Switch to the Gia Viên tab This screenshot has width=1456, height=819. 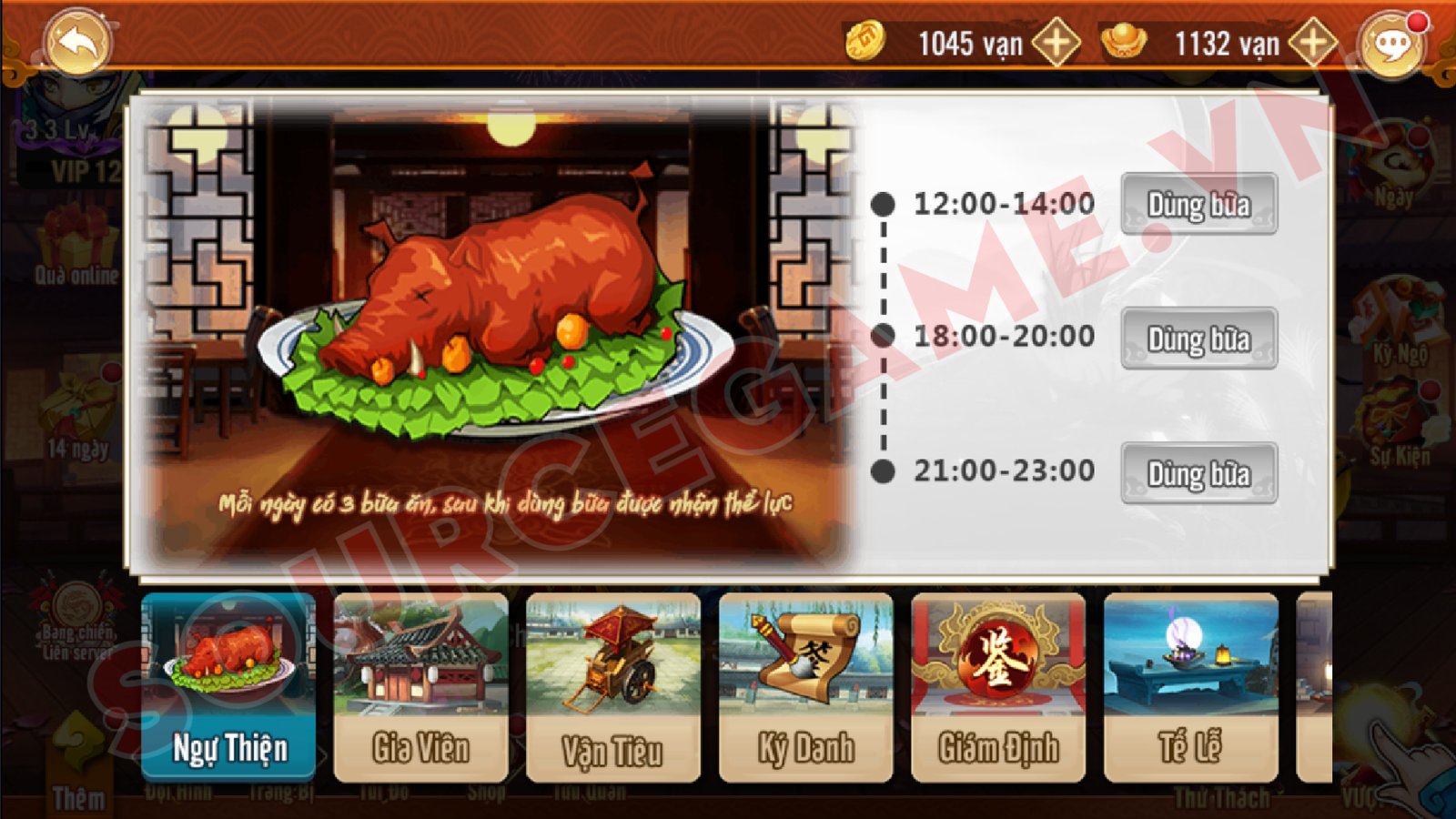421,687
